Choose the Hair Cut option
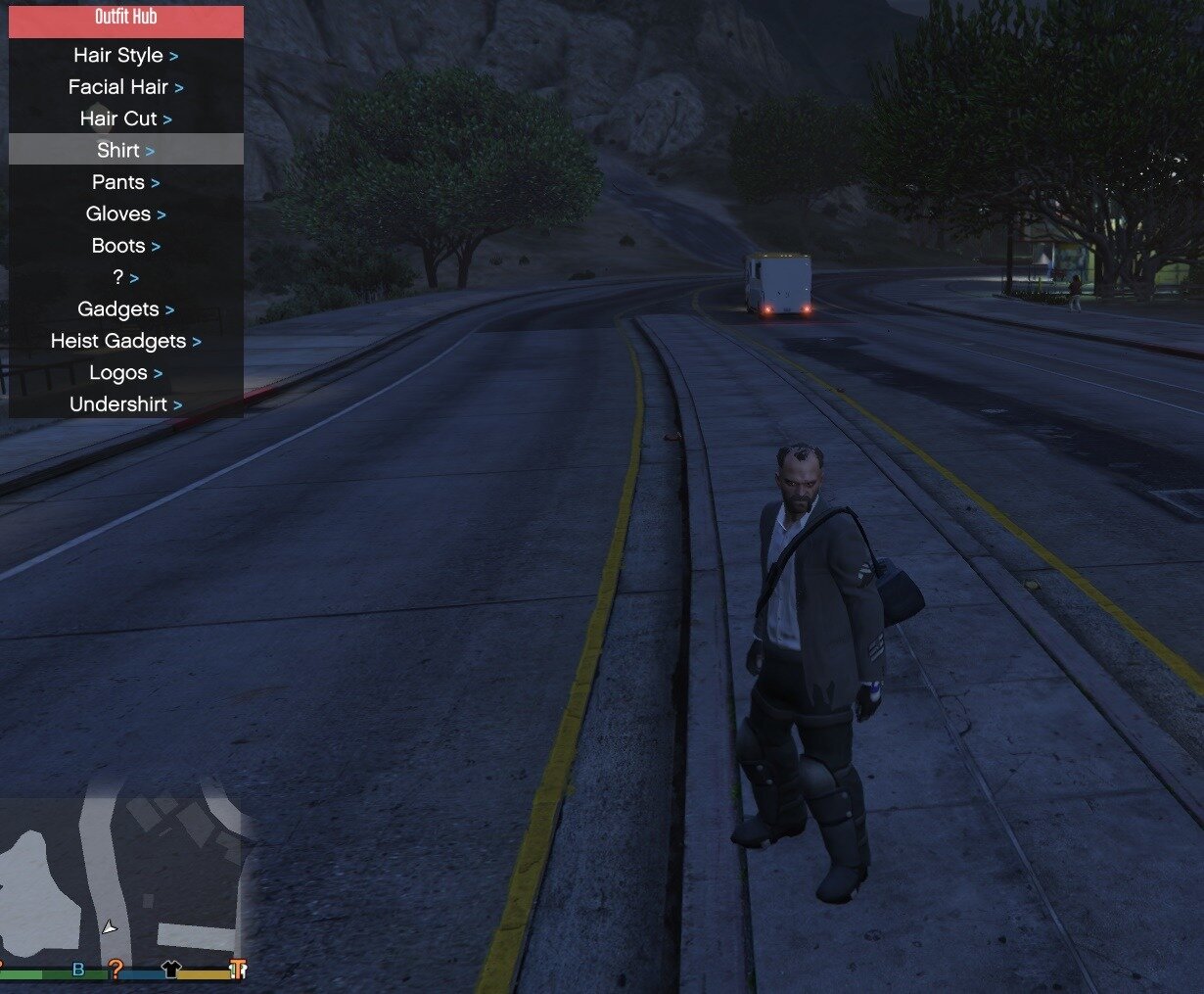 pos(125,118)
